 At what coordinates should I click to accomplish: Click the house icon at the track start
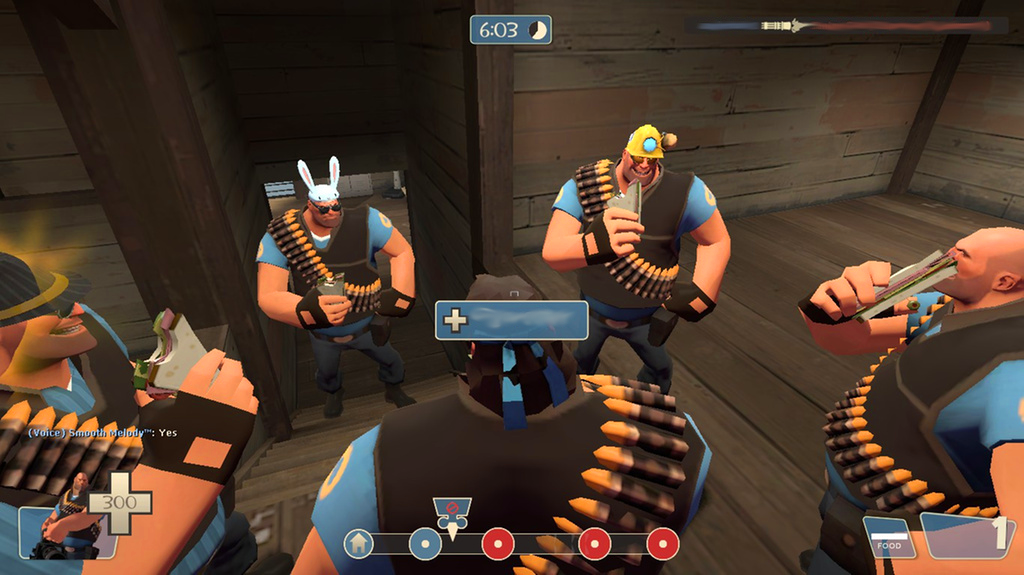point(359,544)
